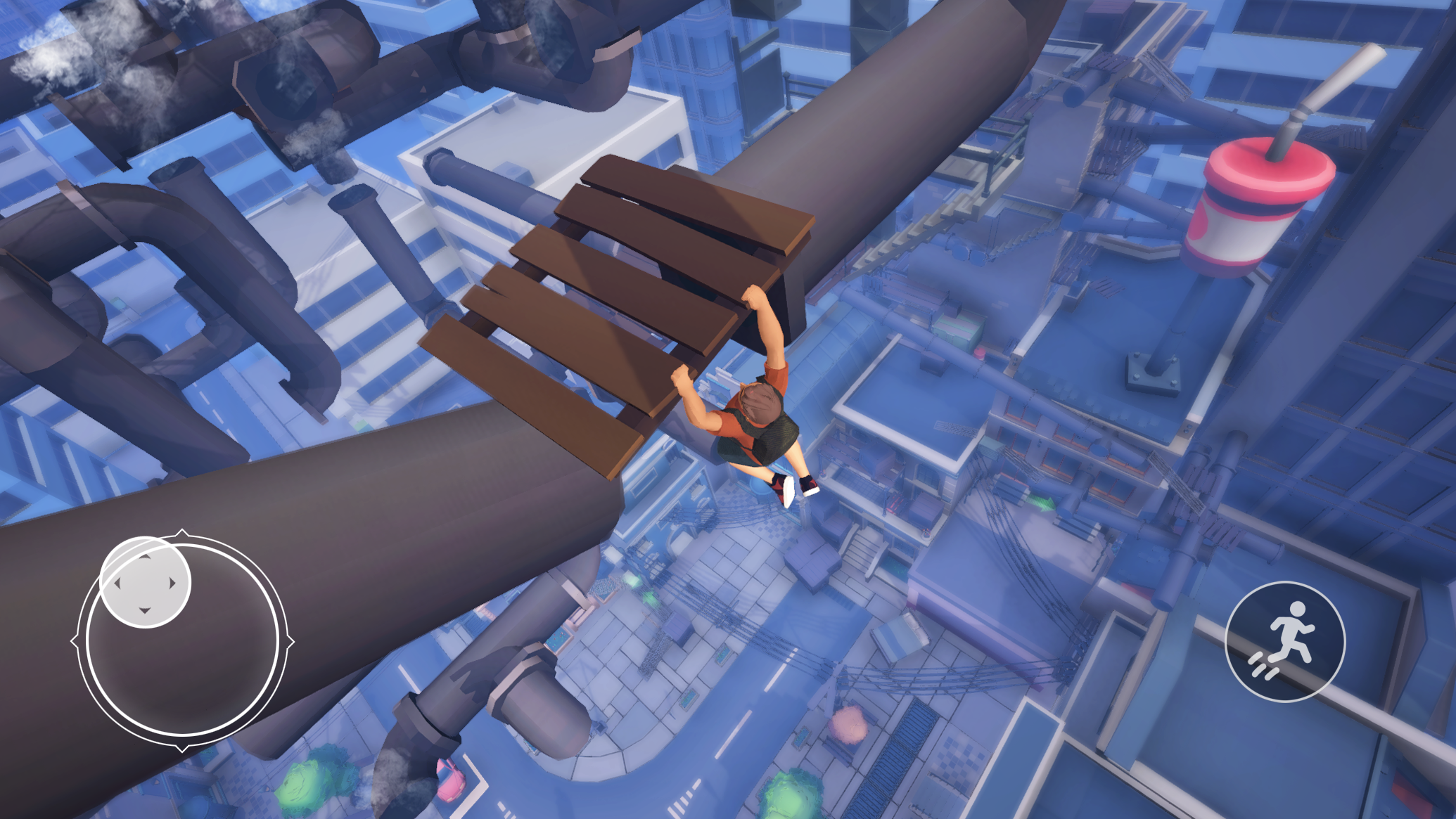Tap the right diamond notch on joystick ring

(291, 640)
